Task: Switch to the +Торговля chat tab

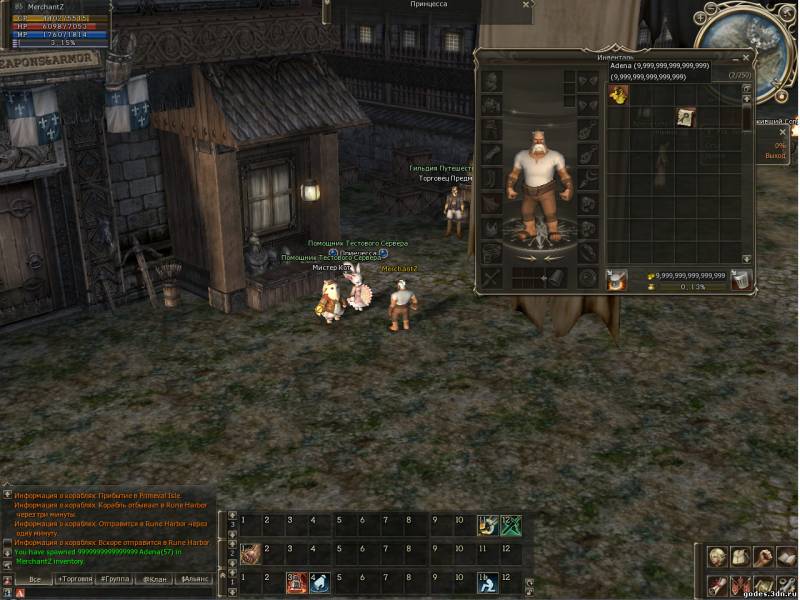Action: (x=74, y=579)
